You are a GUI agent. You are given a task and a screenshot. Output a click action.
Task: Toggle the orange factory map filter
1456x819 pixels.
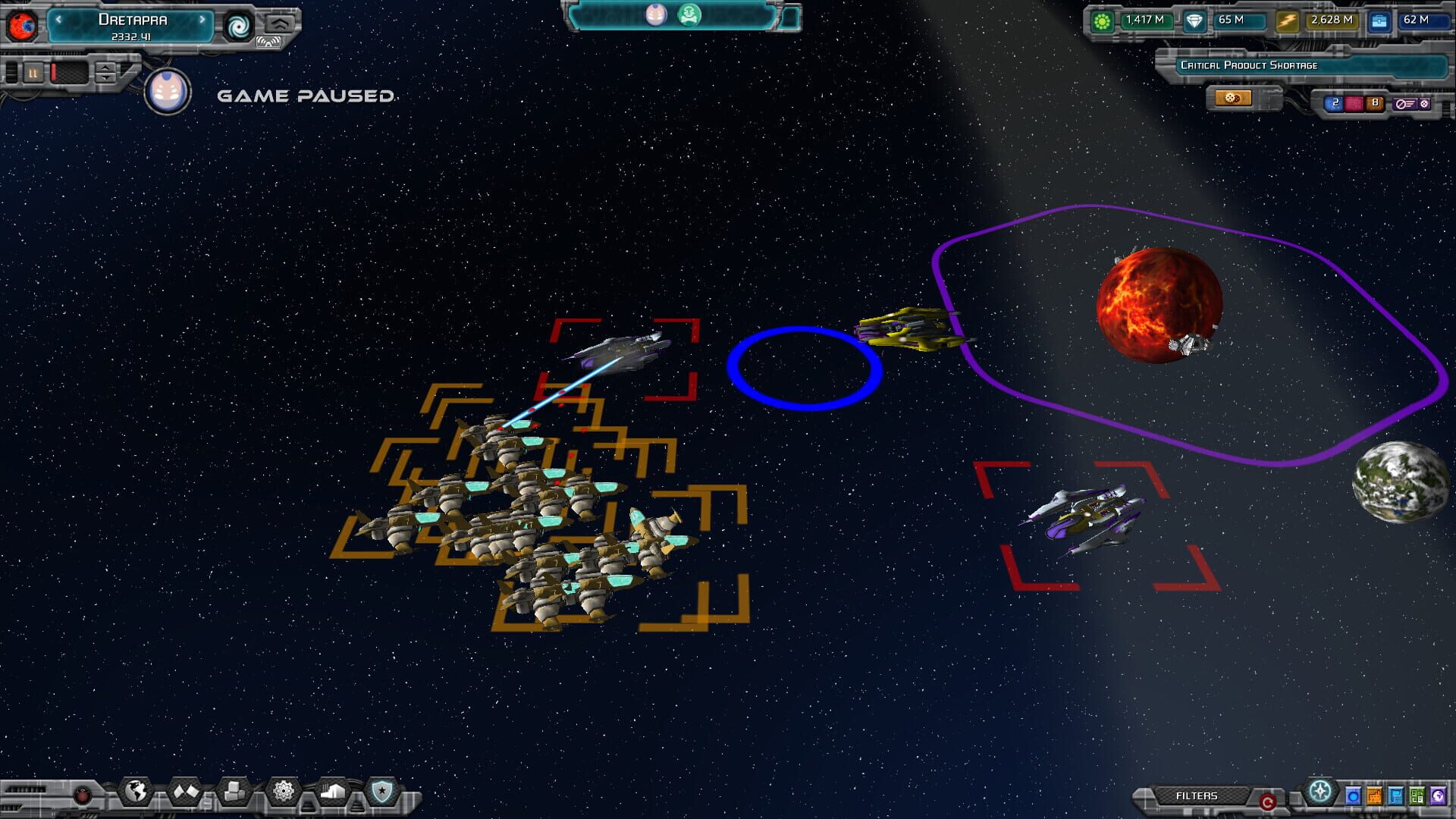1374,797
